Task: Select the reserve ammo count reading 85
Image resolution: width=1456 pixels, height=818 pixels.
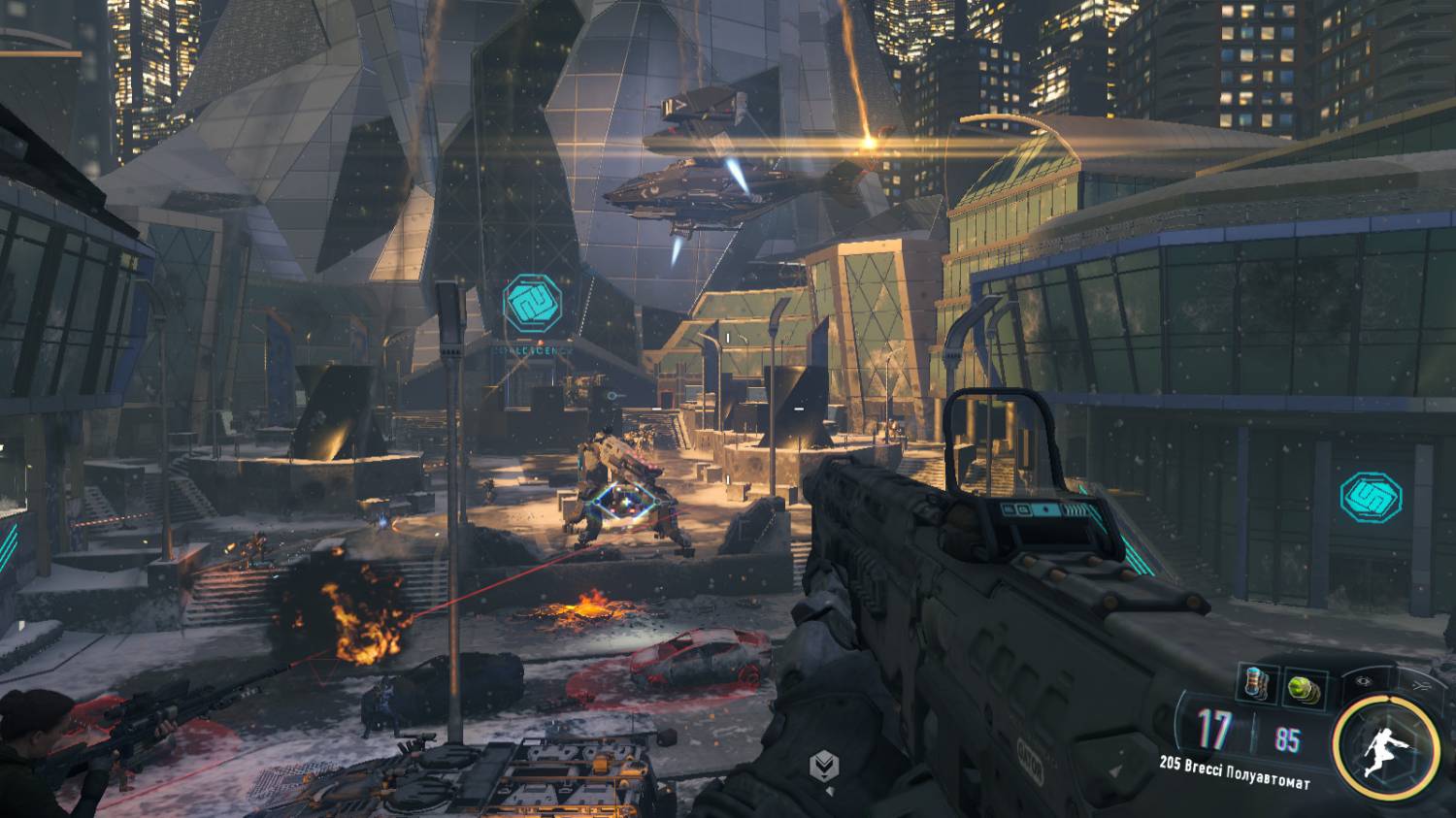Action: coord(1288,738)
